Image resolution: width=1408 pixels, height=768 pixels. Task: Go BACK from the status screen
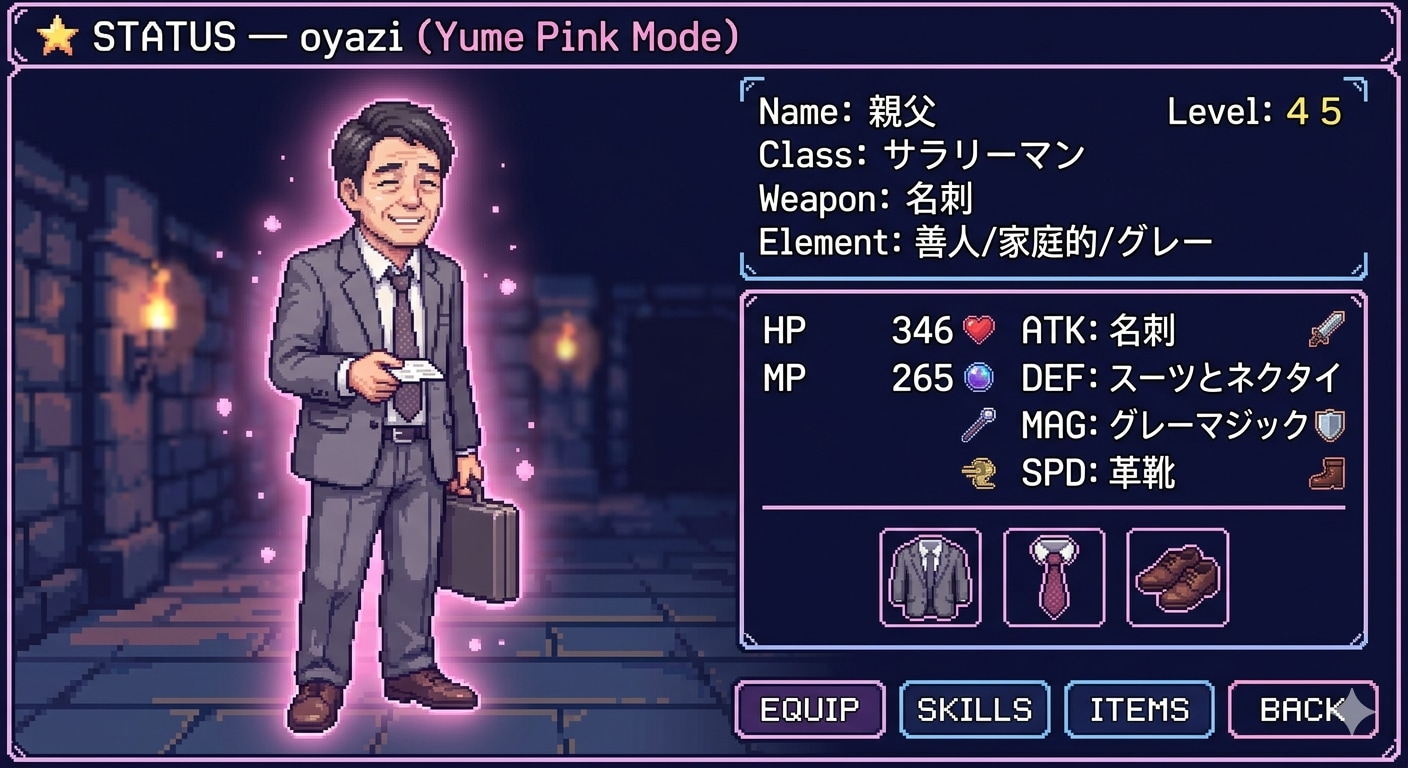(1301, 710)
